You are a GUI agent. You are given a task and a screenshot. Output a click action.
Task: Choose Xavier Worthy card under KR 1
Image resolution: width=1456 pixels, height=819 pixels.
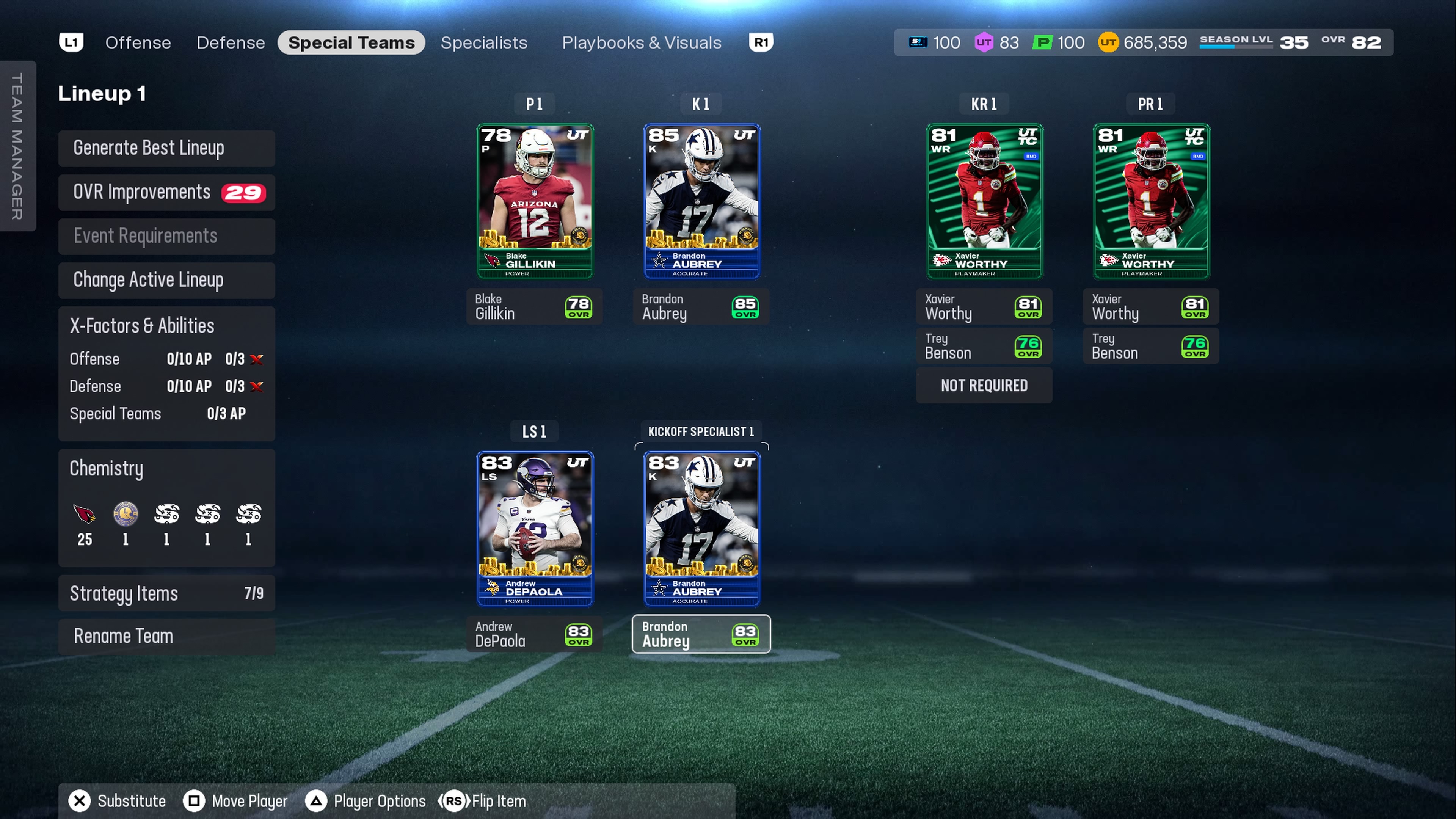[984, 201]
